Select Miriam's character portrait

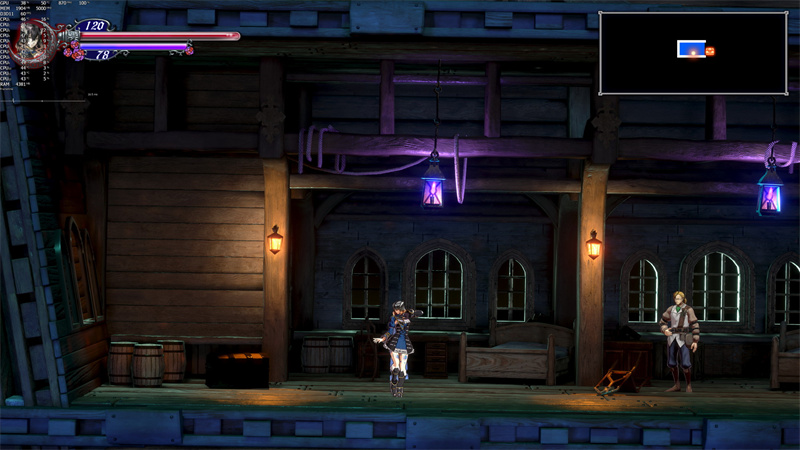click(35, 38)
